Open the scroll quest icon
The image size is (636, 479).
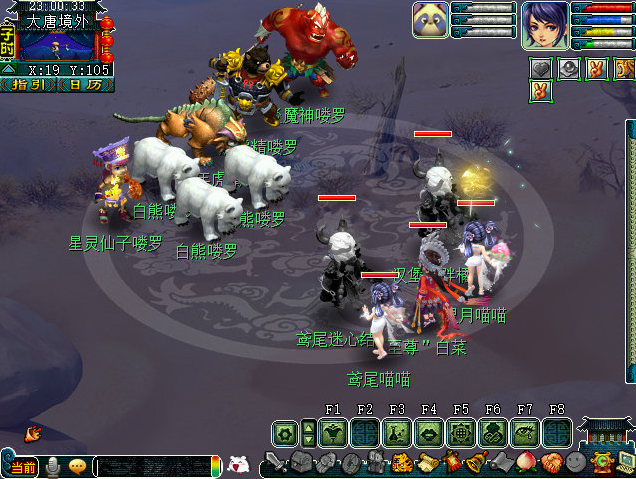click(427, 463)
